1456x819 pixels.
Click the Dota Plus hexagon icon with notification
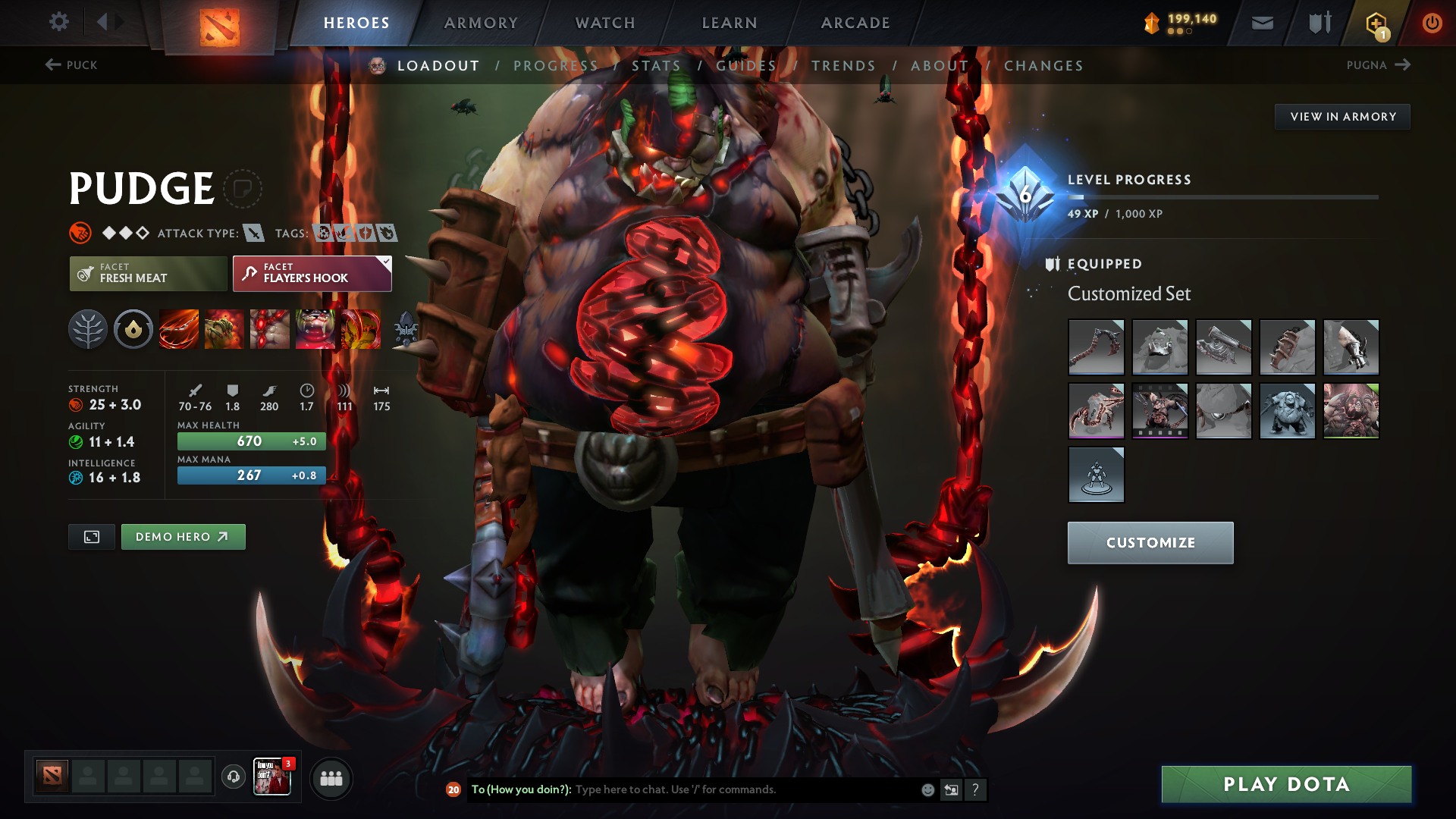(1375, 23)
